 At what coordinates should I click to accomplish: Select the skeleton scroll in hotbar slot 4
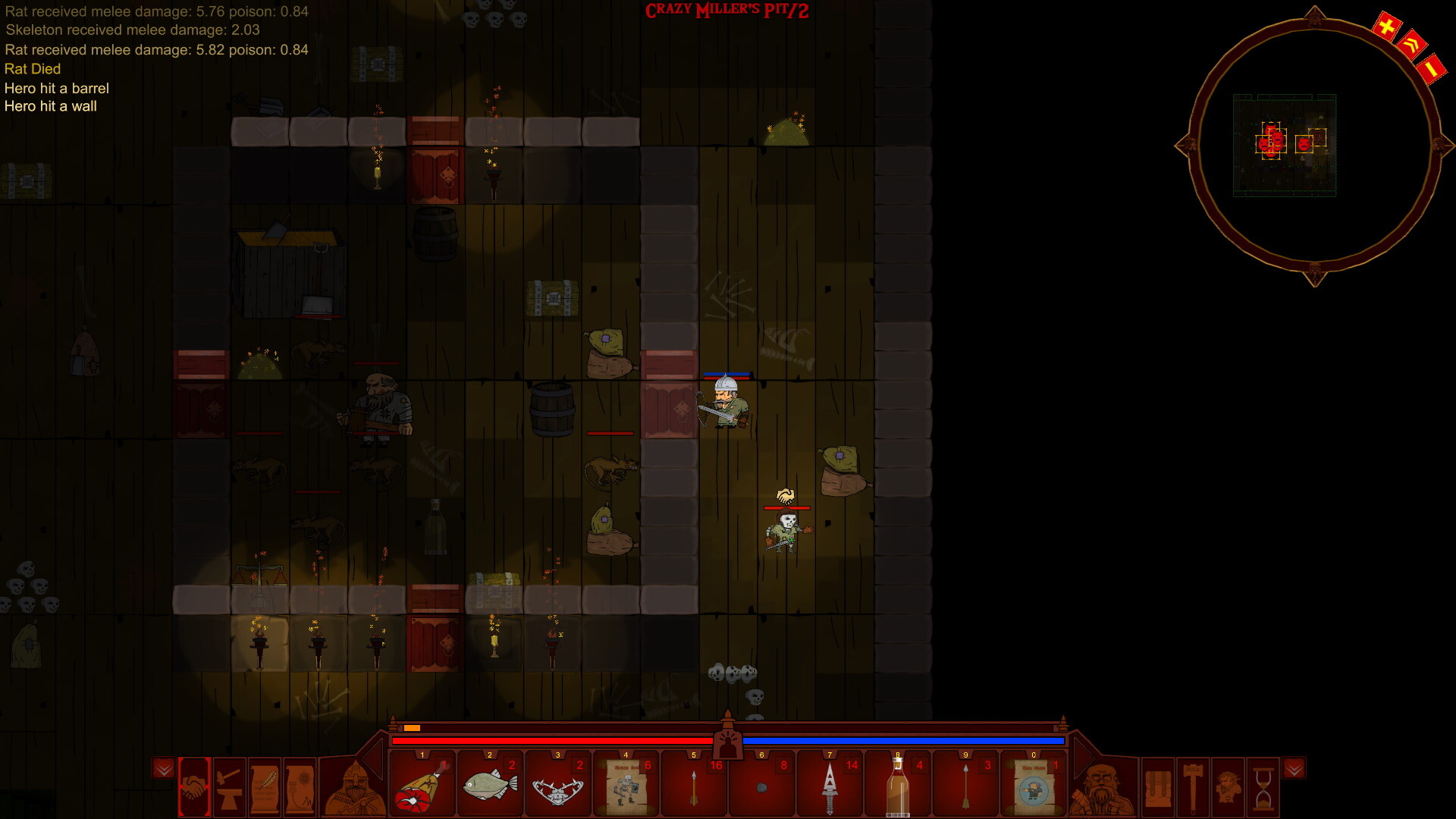tap(625, 787)
